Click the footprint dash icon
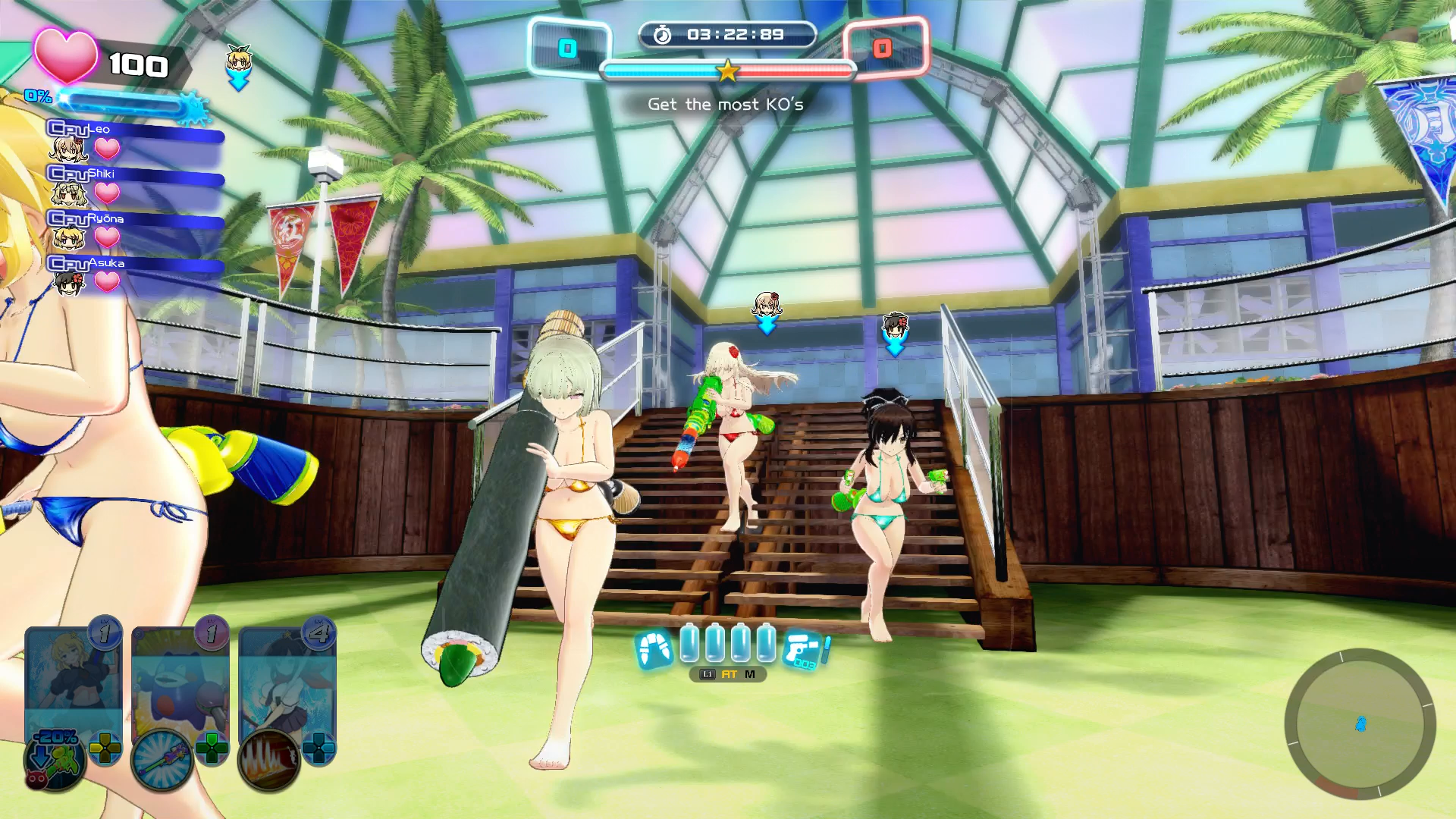This screenshot has width=1456, height=819. (654, 649)
